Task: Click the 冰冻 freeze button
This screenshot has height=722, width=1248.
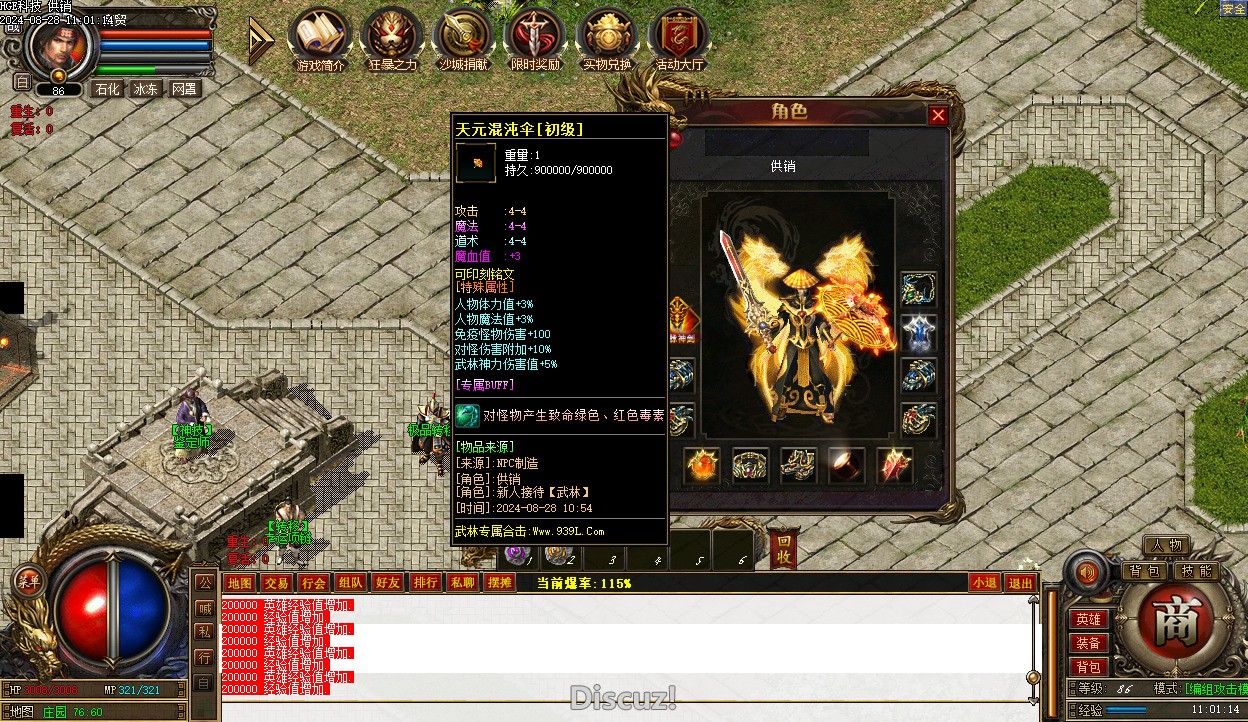Action: coord(145,89)
